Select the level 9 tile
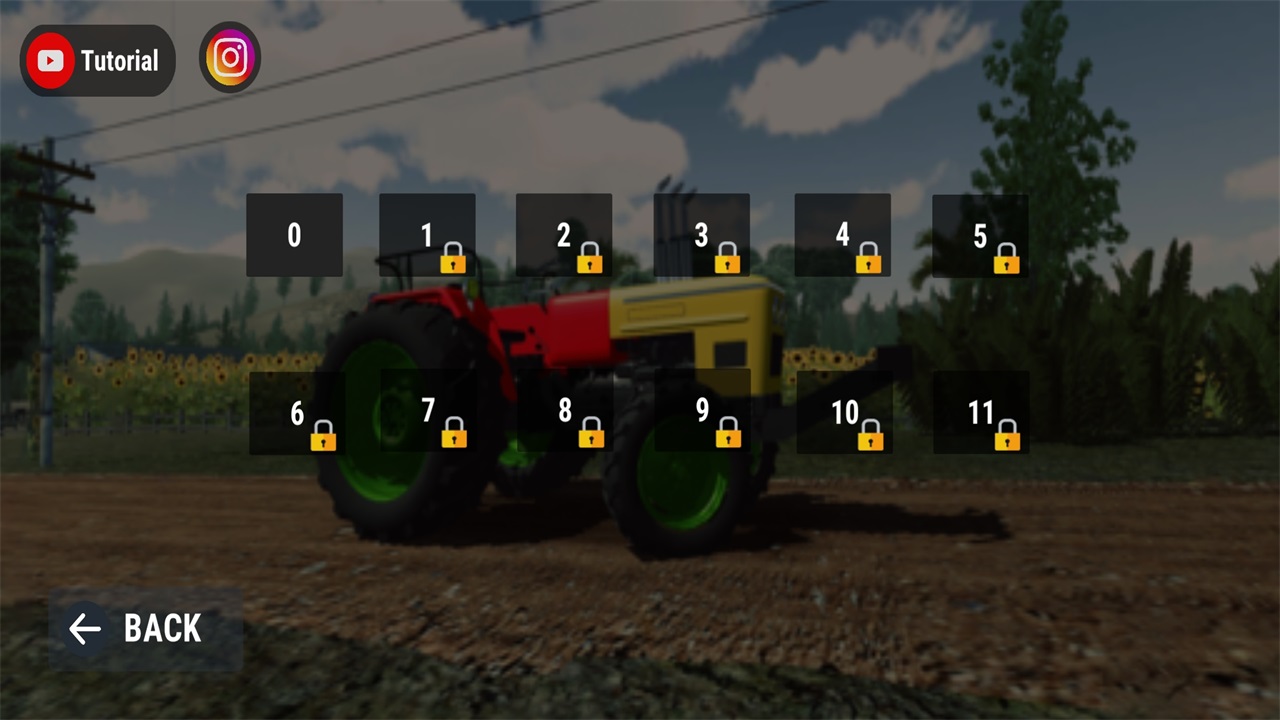The width and height of the screenshot is (1280, 720). [702, 411]
